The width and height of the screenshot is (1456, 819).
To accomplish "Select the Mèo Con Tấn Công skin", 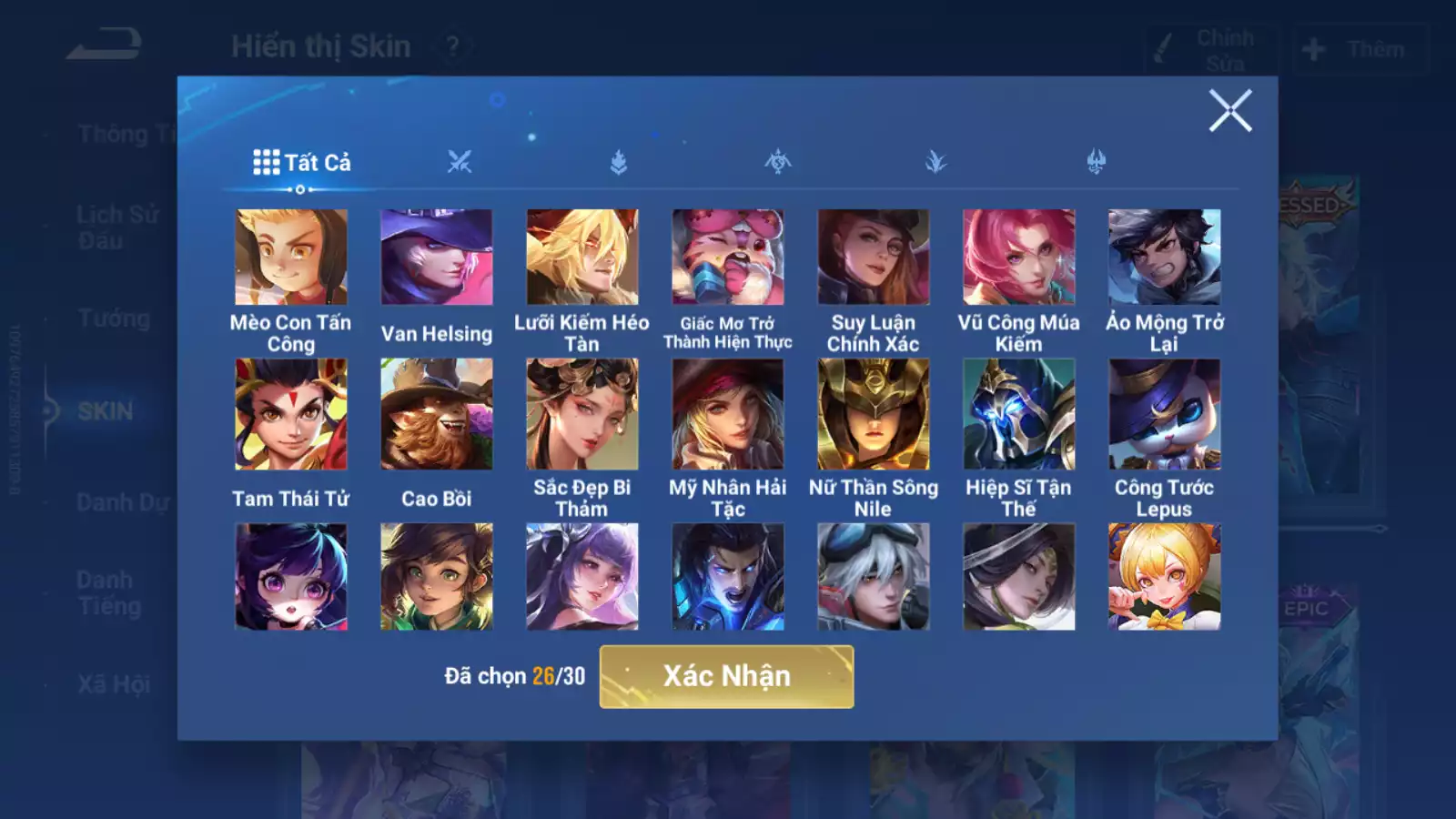I will point(291,258).
